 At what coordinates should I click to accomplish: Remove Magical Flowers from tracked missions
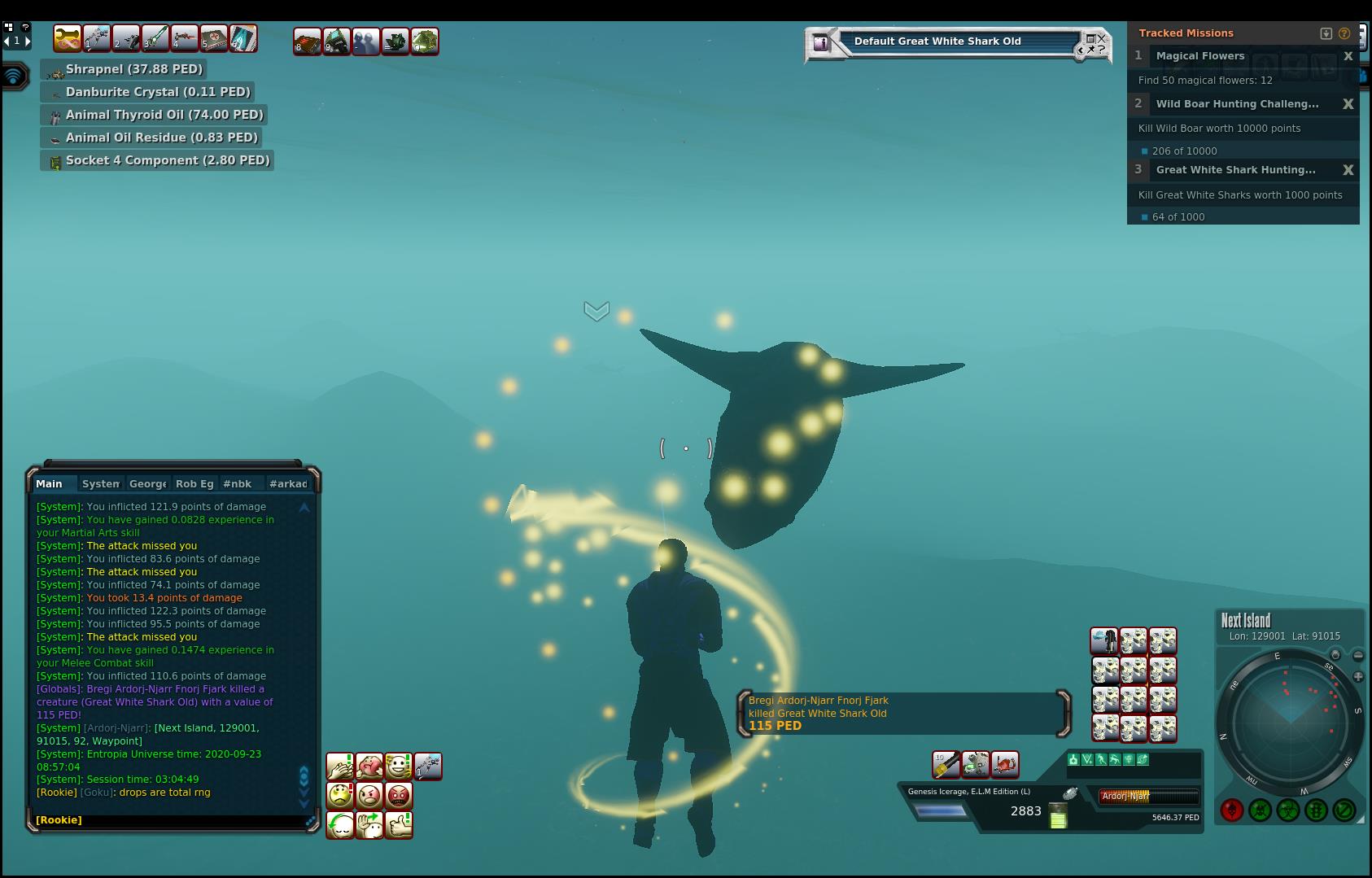coord(1348,56)
